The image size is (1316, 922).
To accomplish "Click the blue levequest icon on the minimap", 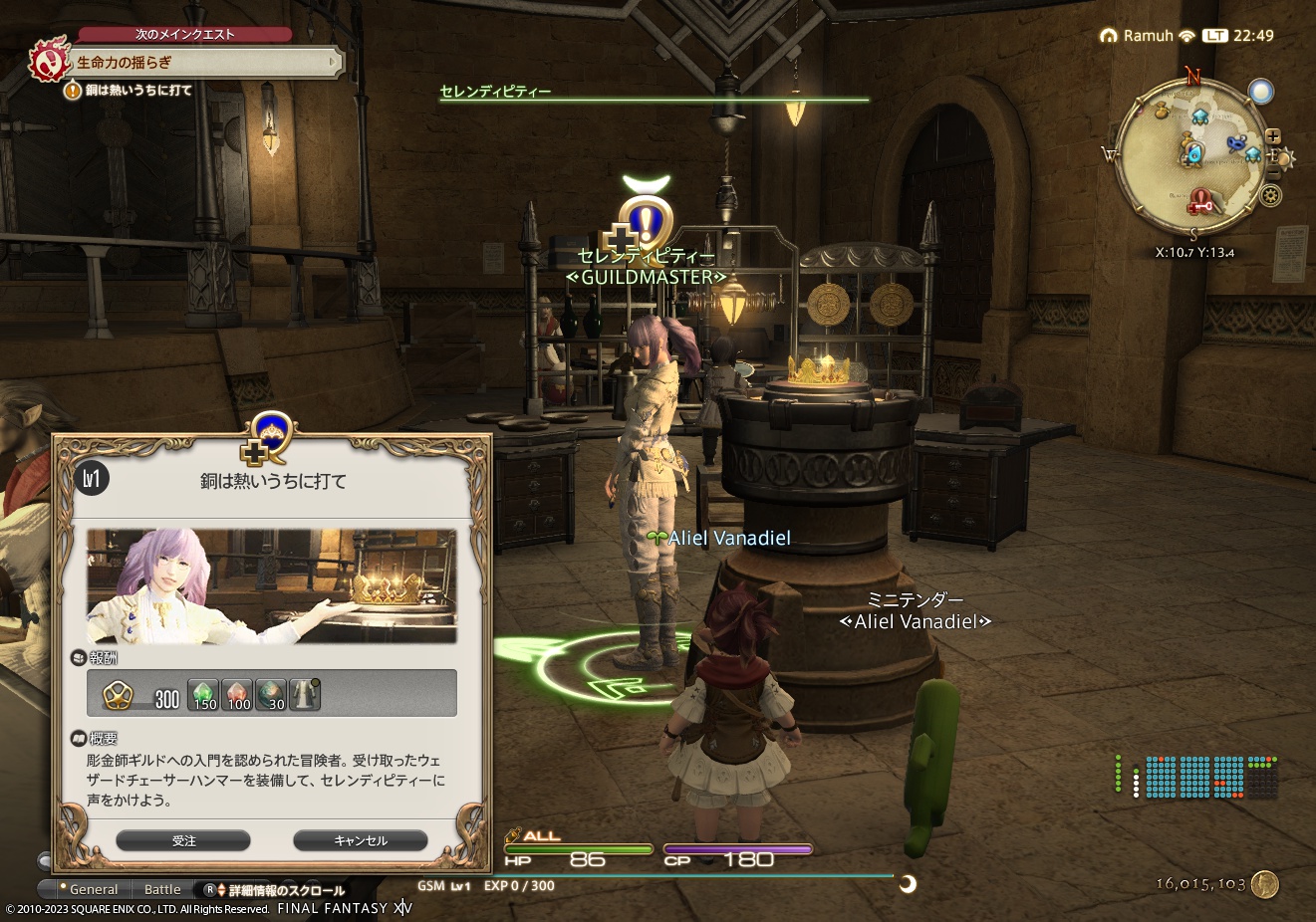I will point(1235,143).
